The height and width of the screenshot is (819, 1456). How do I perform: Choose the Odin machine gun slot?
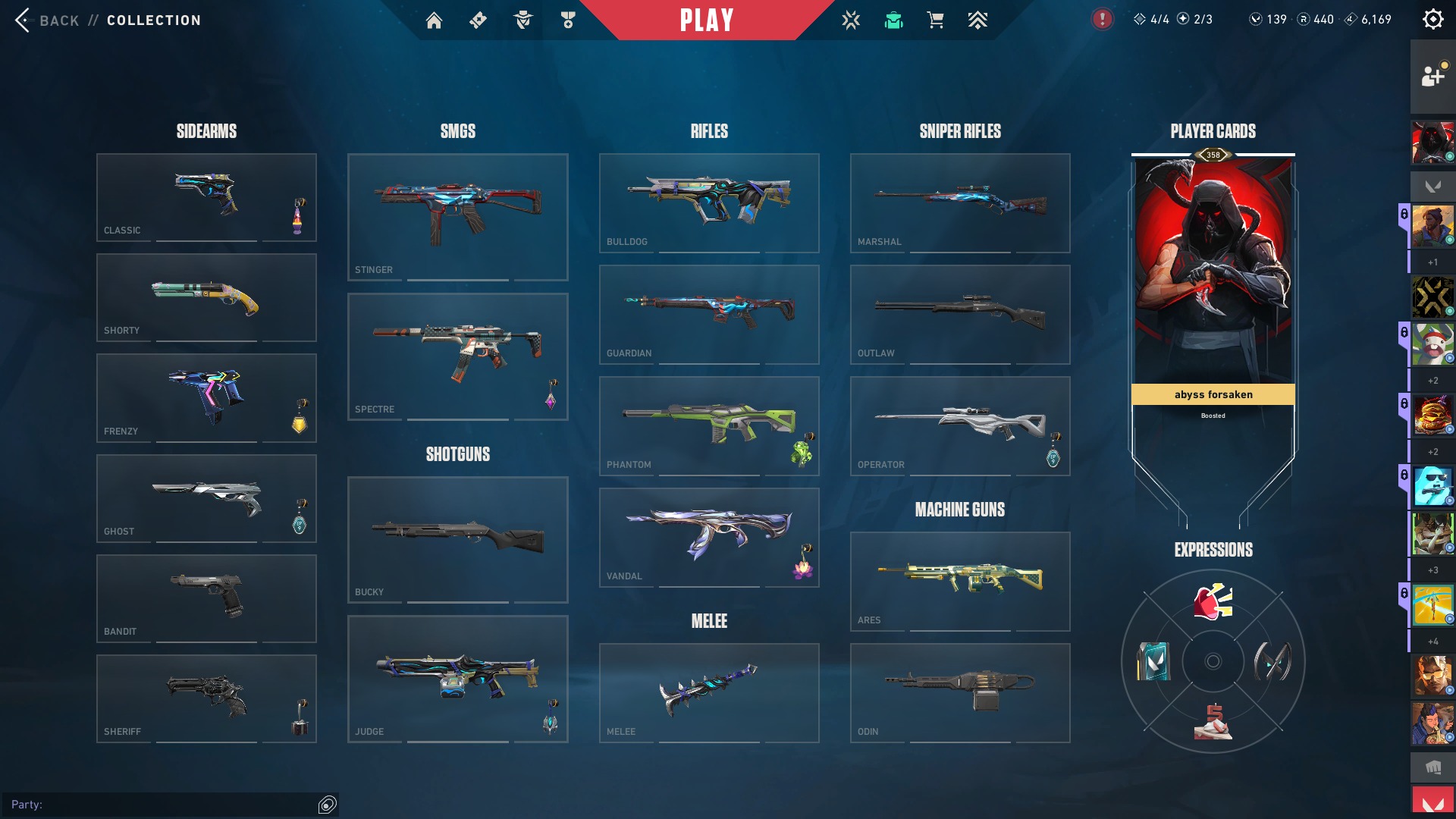coord(960,692)
